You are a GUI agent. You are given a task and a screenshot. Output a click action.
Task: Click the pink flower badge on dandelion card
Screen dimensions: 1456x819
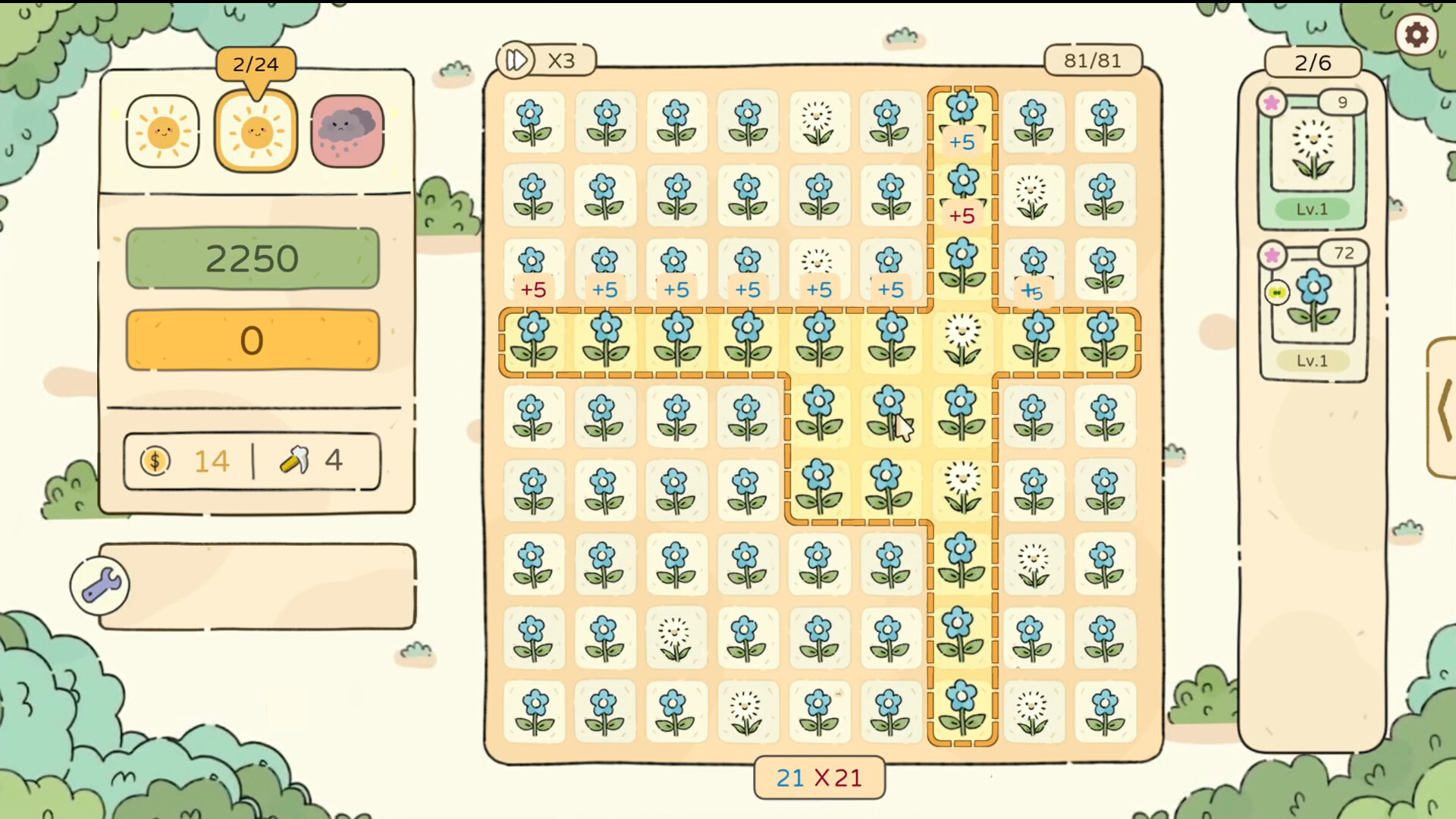coord(1272,103)
